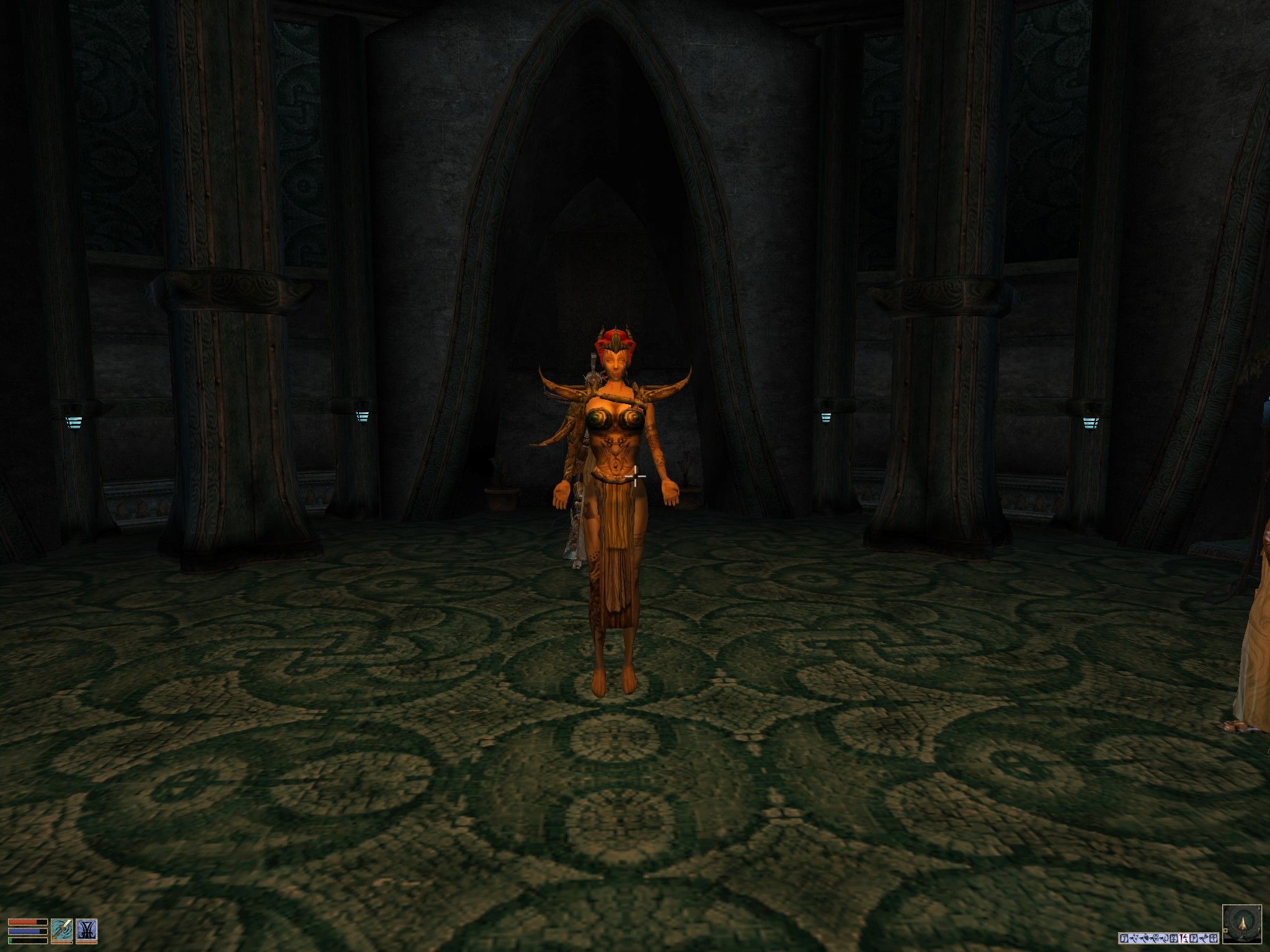This screenshot has height=952, width=1270.
Task: Click the red health bar
Action: coord(27,922)
